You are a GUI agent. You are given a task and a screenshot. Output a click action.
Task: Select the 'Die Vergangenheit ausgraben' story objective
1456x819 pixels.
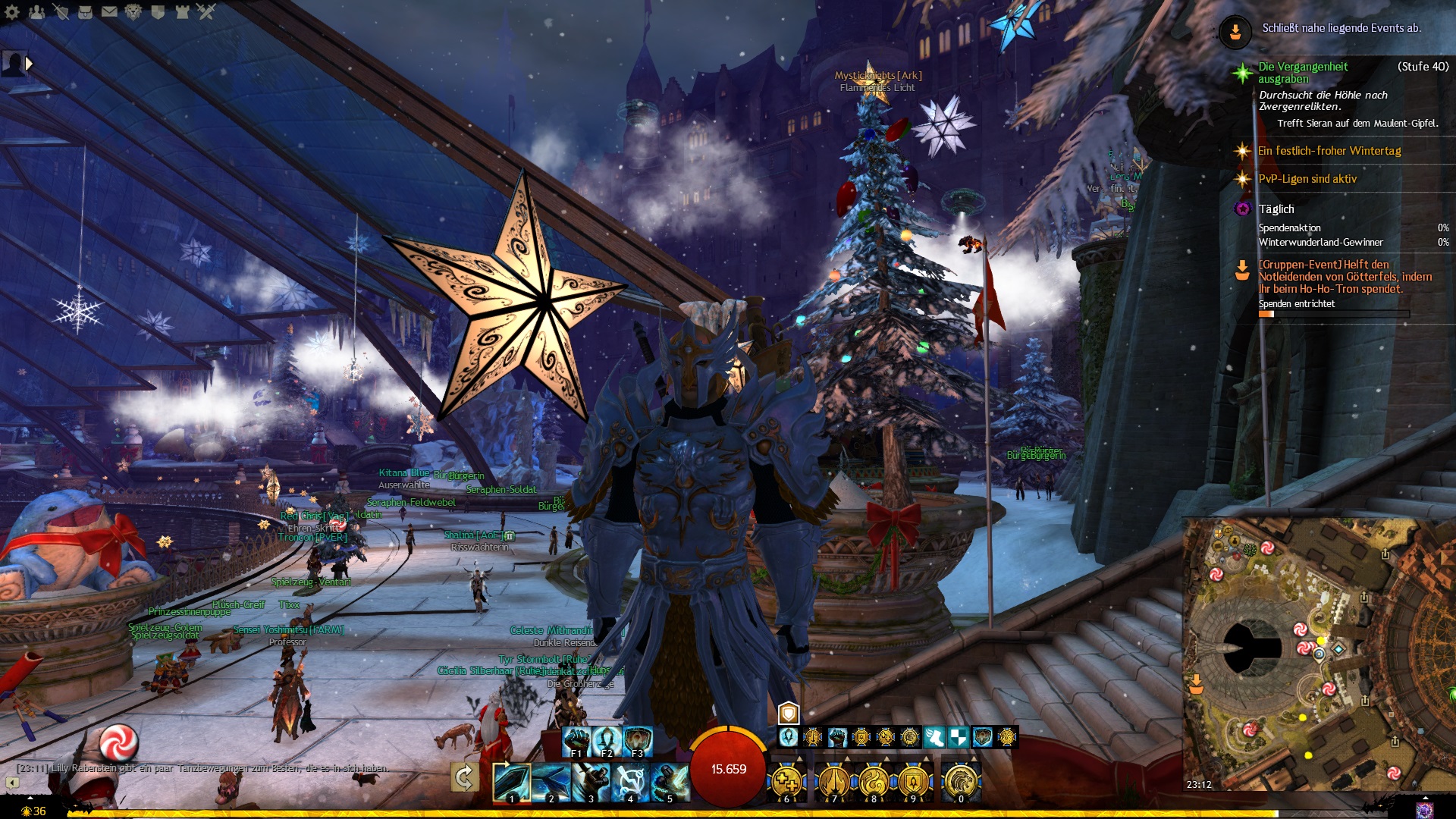pyautogui.click(x=1303, y=73)
